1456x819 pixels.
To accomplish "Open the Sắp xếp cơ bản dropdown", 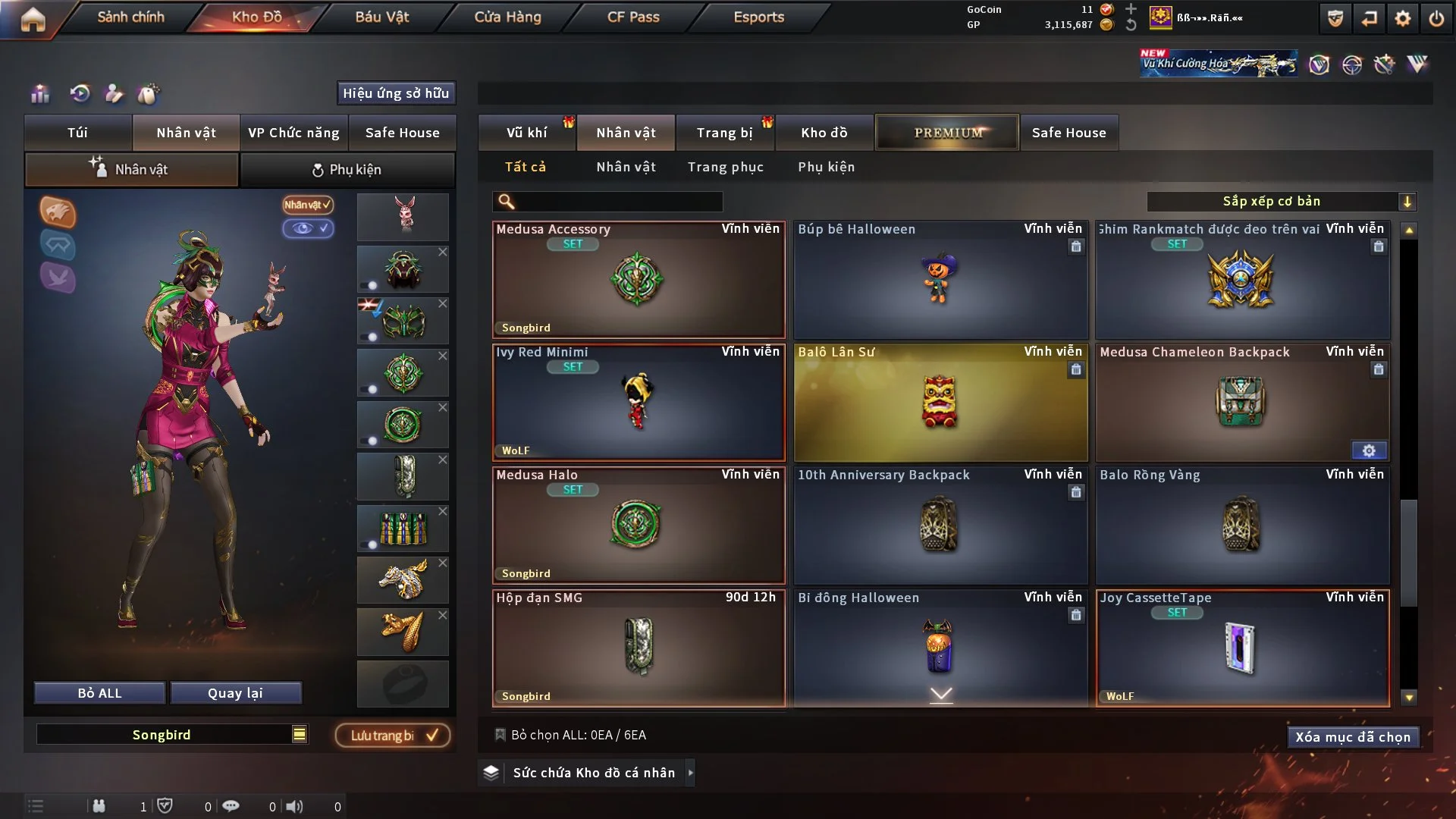I will [x=1281, y=202].
